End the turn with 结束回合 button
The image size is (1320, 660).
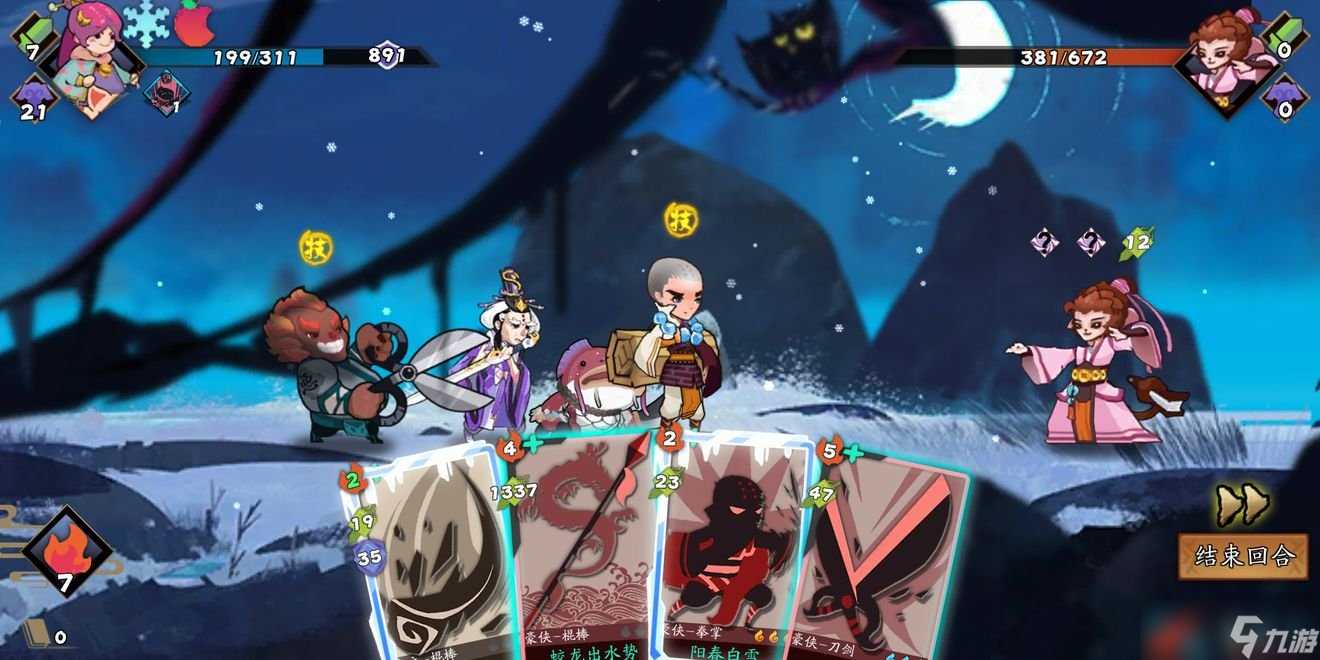click(1242, 556)
